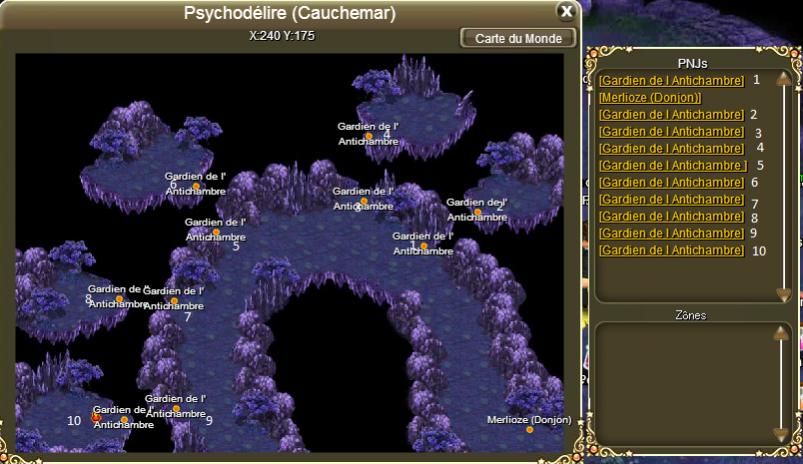The height and width of the screenshot is (464, 803).
Task: Choose the Gardien de l Antichambre entry numbered 1
Action: [x=671, y=80]
